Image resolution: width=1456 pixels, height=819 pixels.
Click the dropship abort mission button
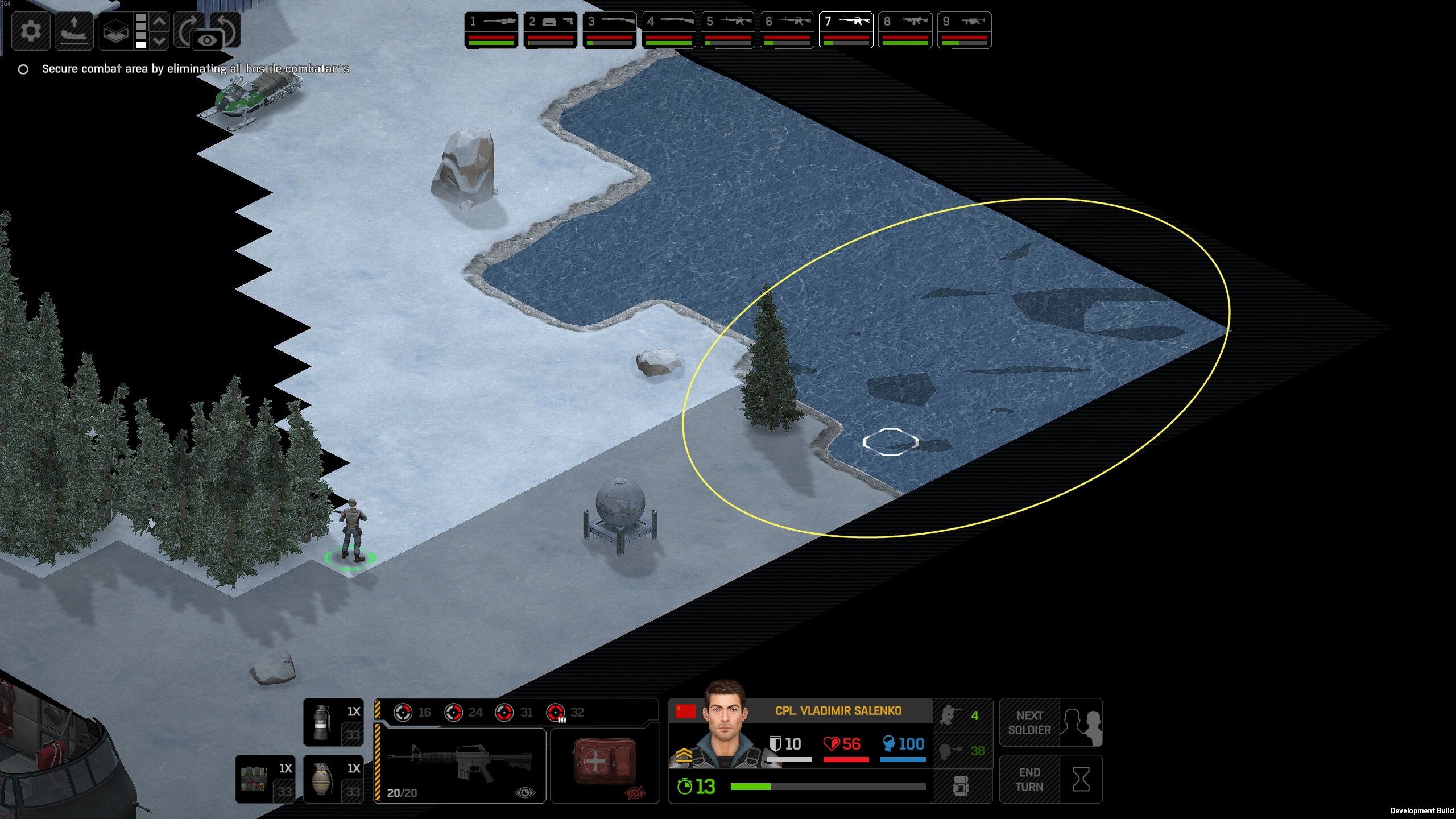click(74, 30)
